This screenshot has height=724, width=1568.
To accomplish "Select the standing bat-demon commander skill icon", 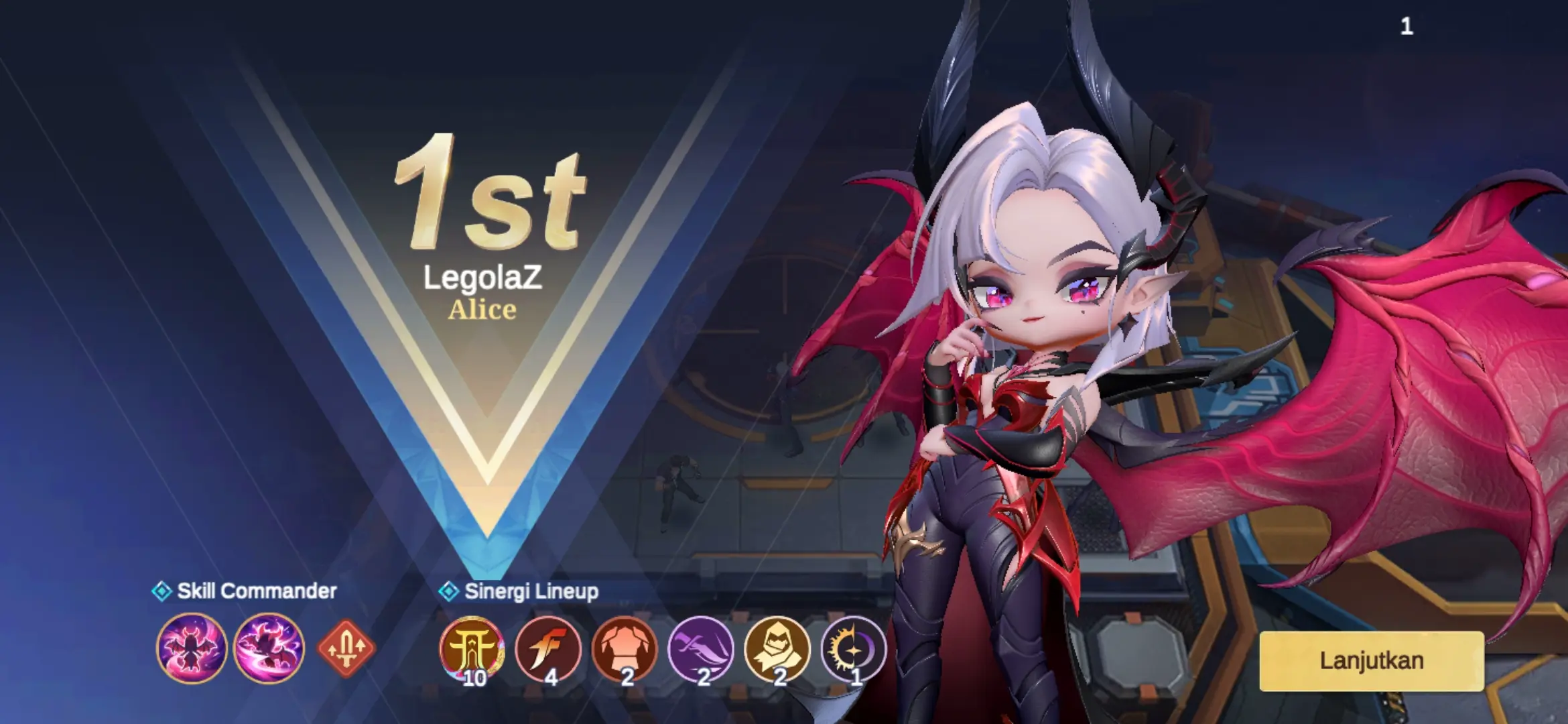I will pos(192,648).
